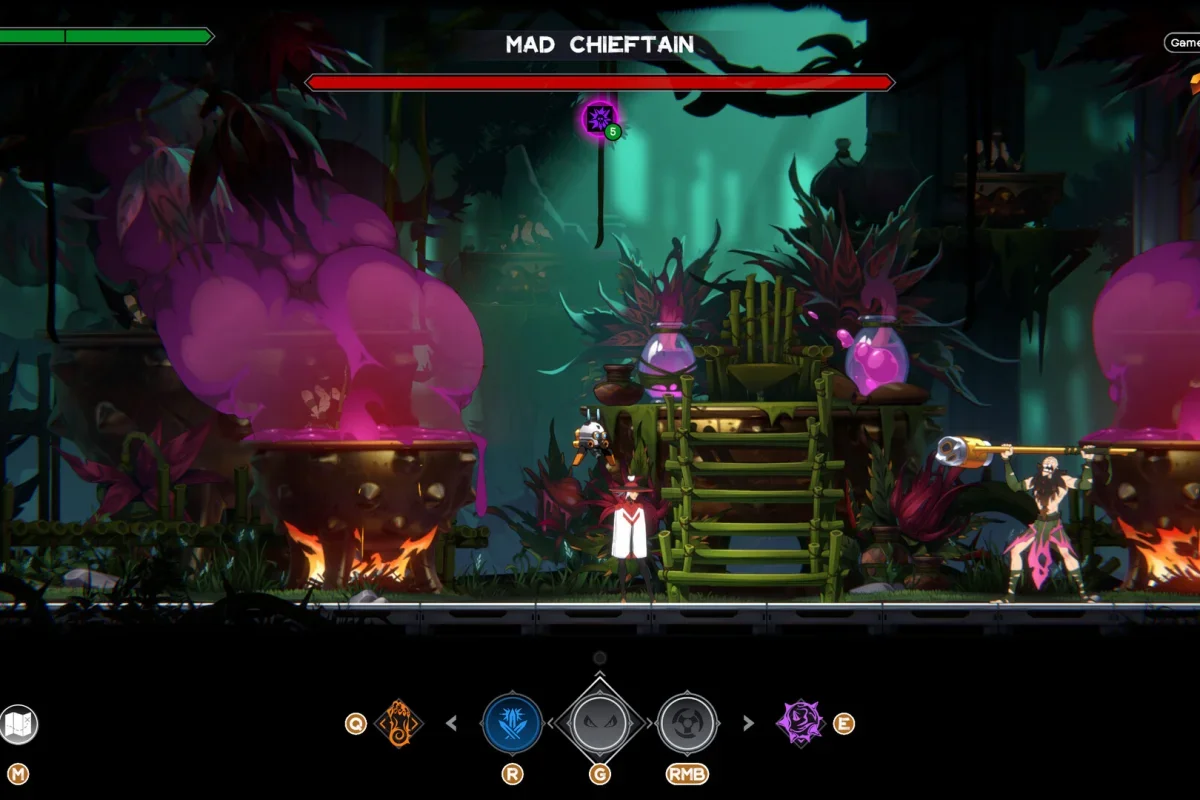The width and height of the screenshot is (1200, 800).
Task: Use the blue crossed swords skill
Action: click(x=512, y=723)
